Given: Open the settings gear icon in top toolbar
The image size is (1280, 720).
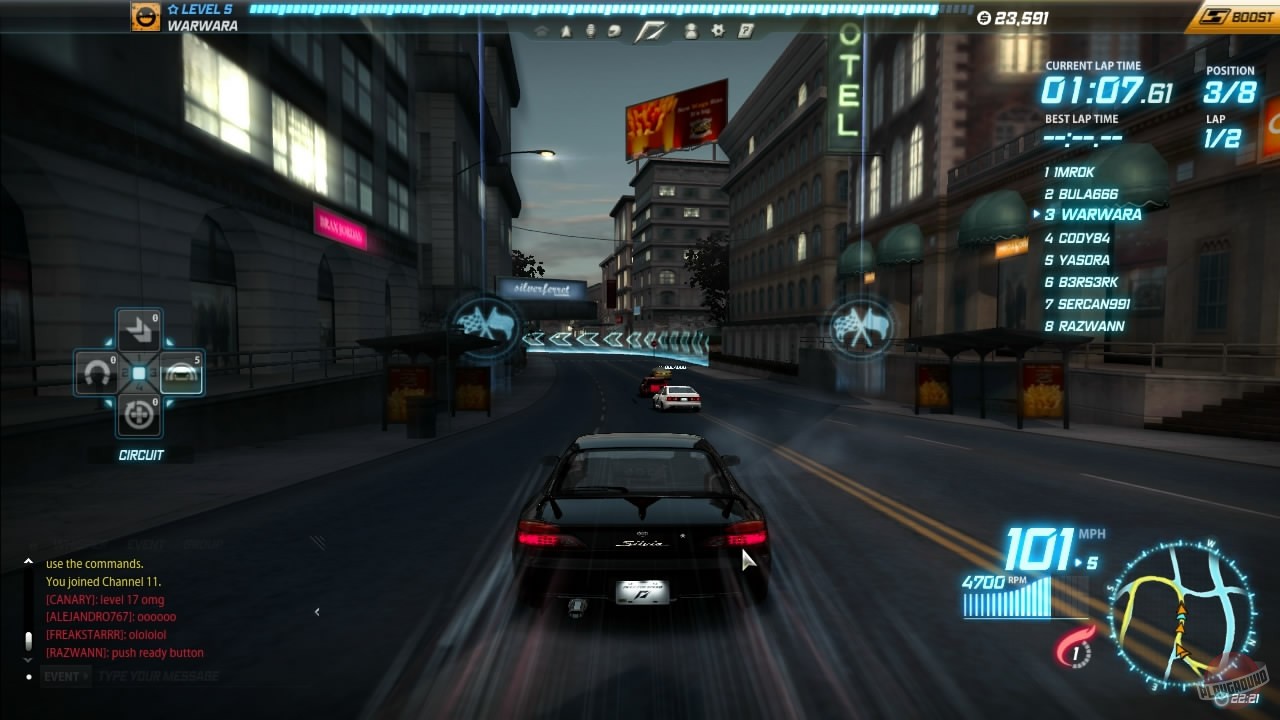Looking at the screenshot, I should pyautogui.click(x=719, y=31).
